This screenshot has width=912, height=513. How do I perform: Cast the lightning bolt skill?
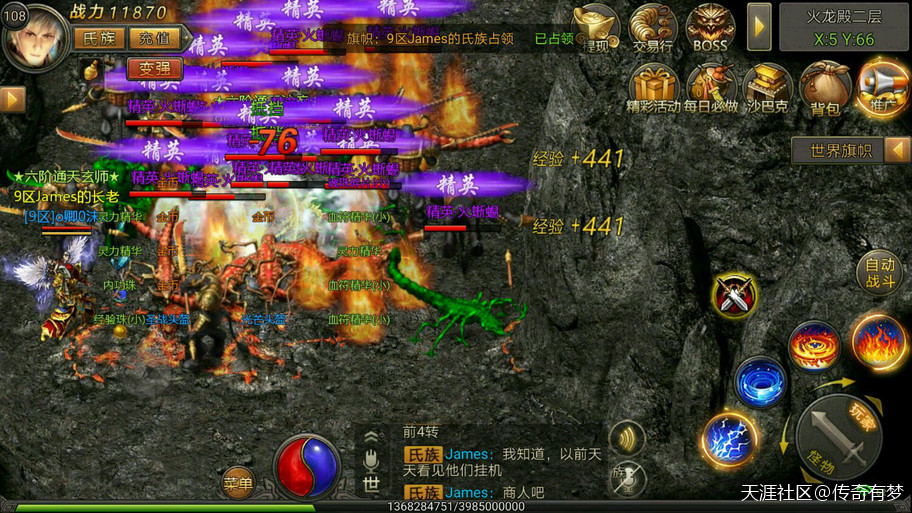(728, 440)
